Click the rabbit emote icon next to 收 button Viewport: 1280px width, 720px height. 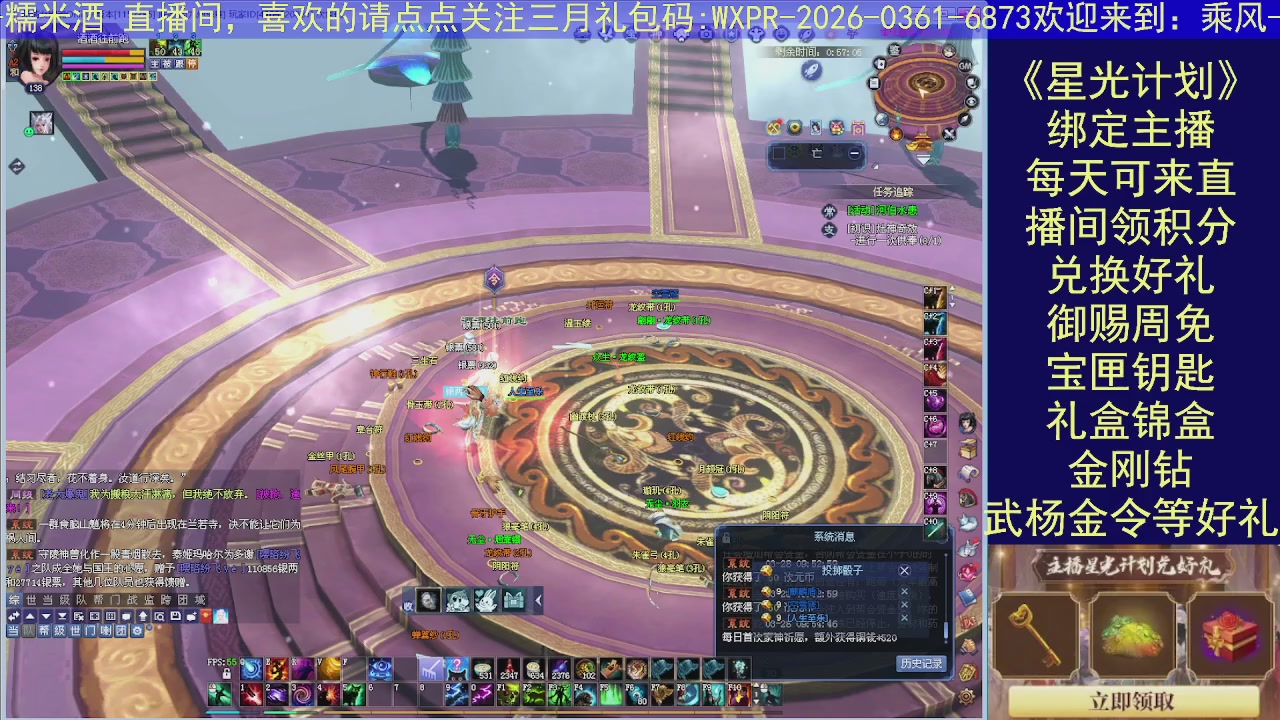click(x=487, y=601)
